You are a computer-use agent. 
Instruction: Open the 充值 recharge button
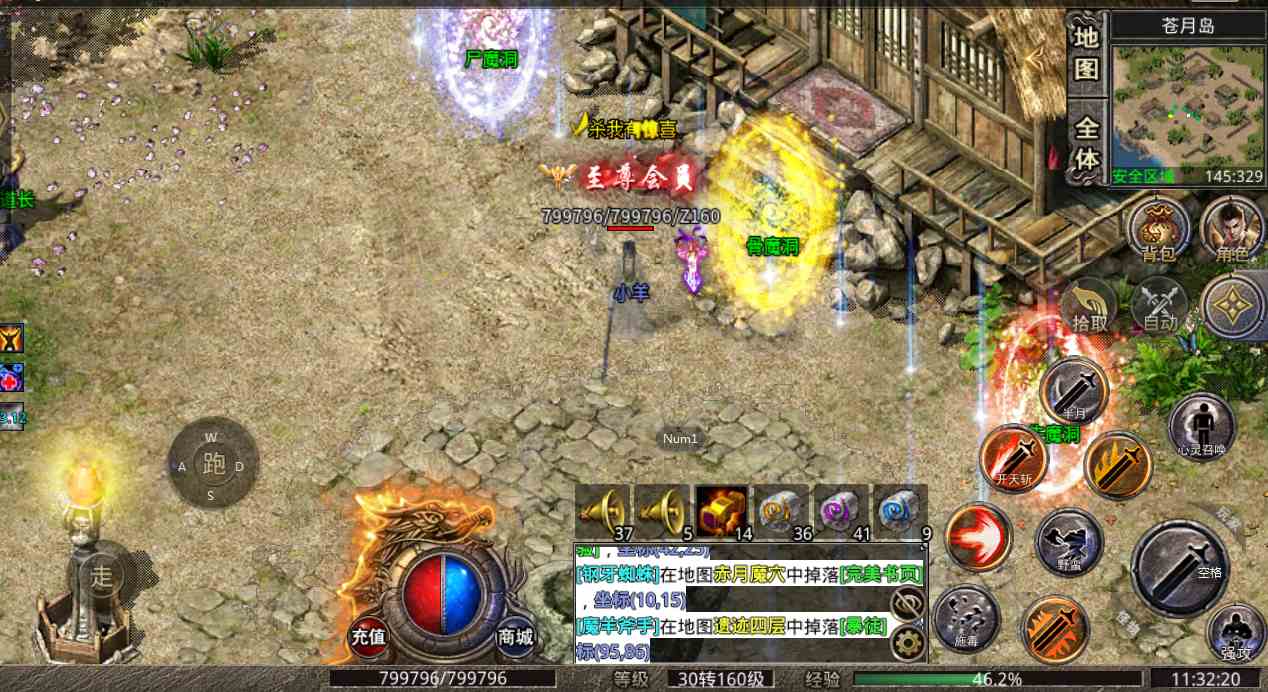coord(368,635)
